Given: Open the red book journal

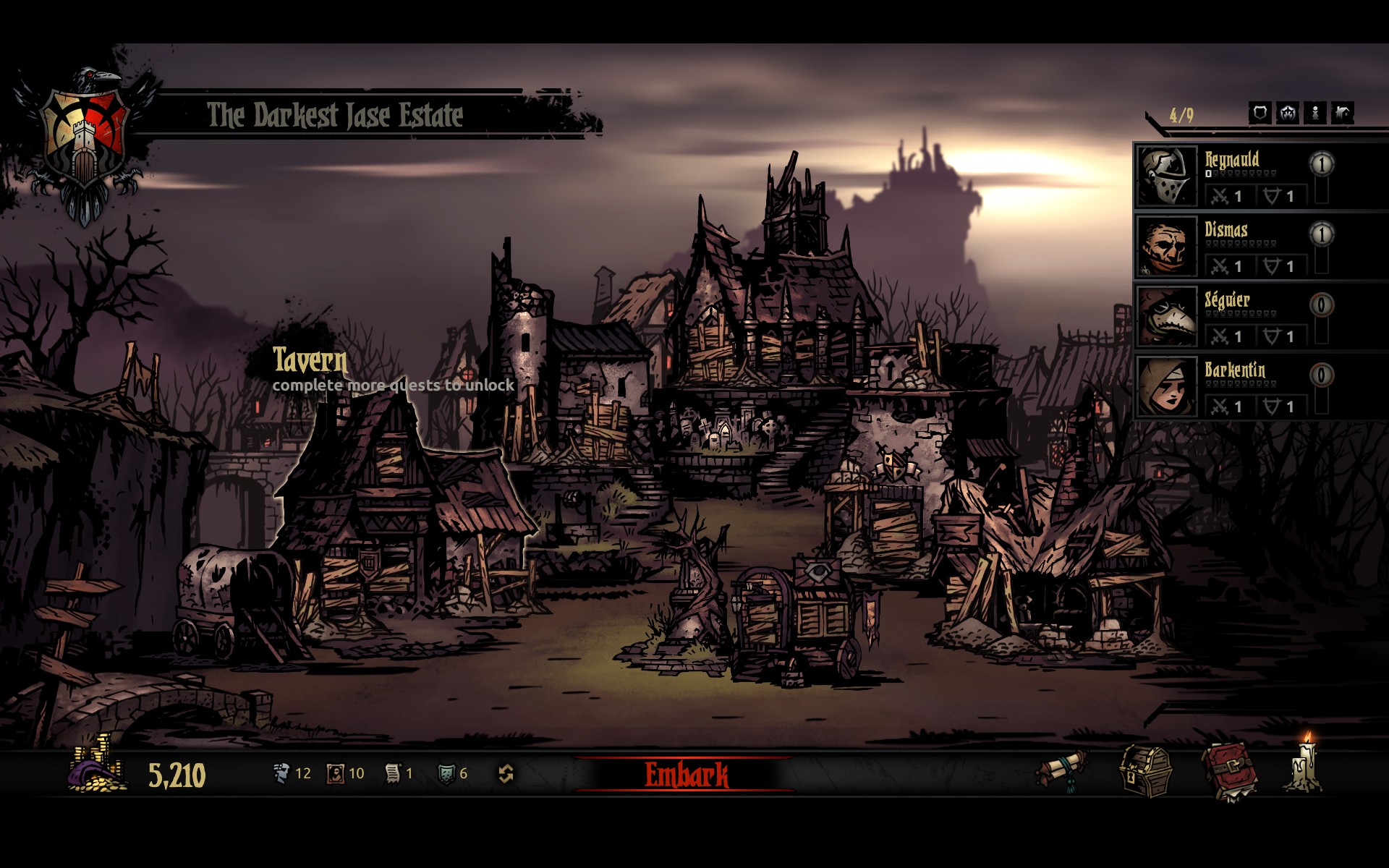Looking at the screenshot, I should [1229, 772].
